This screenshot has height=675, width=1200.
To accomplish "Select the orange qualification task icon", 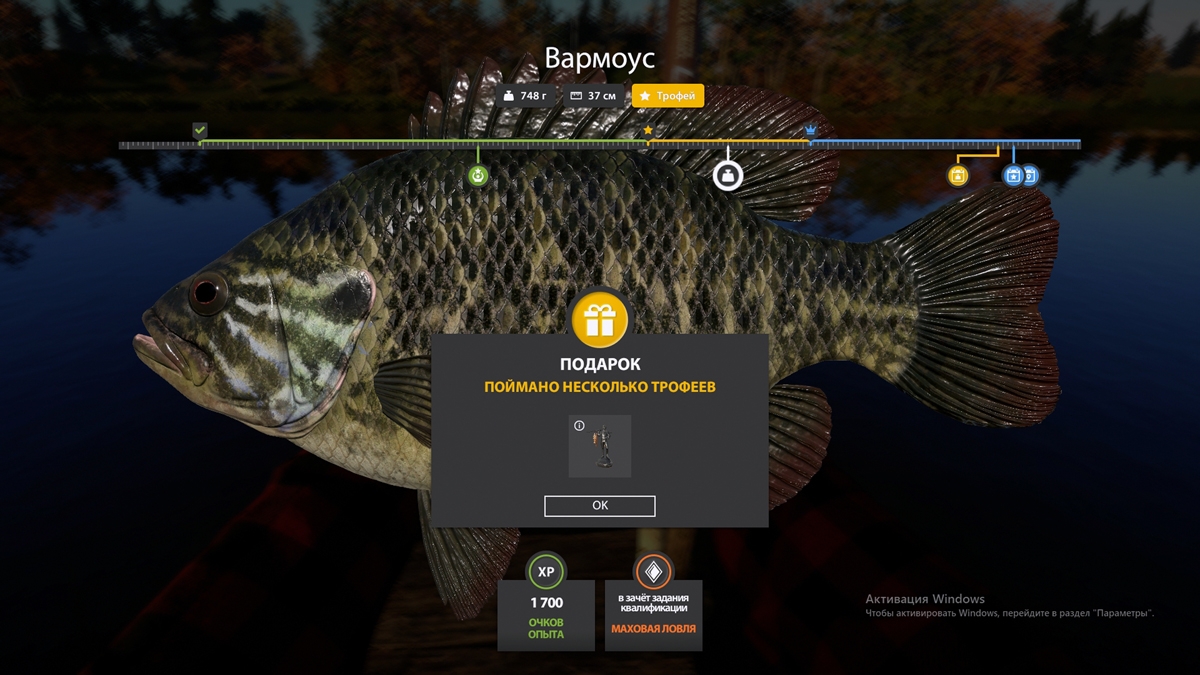I will (x=653, y=571).
